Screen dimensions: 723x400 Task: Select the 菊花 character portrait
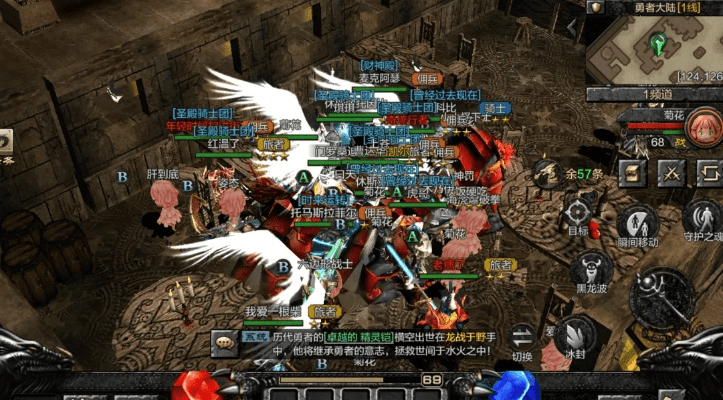click(x=702, y=129)
